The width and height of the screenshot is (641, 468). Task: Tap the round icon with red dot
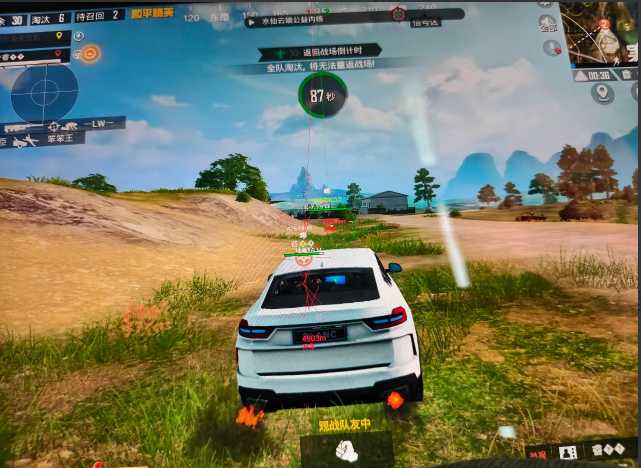click(550, 47)
